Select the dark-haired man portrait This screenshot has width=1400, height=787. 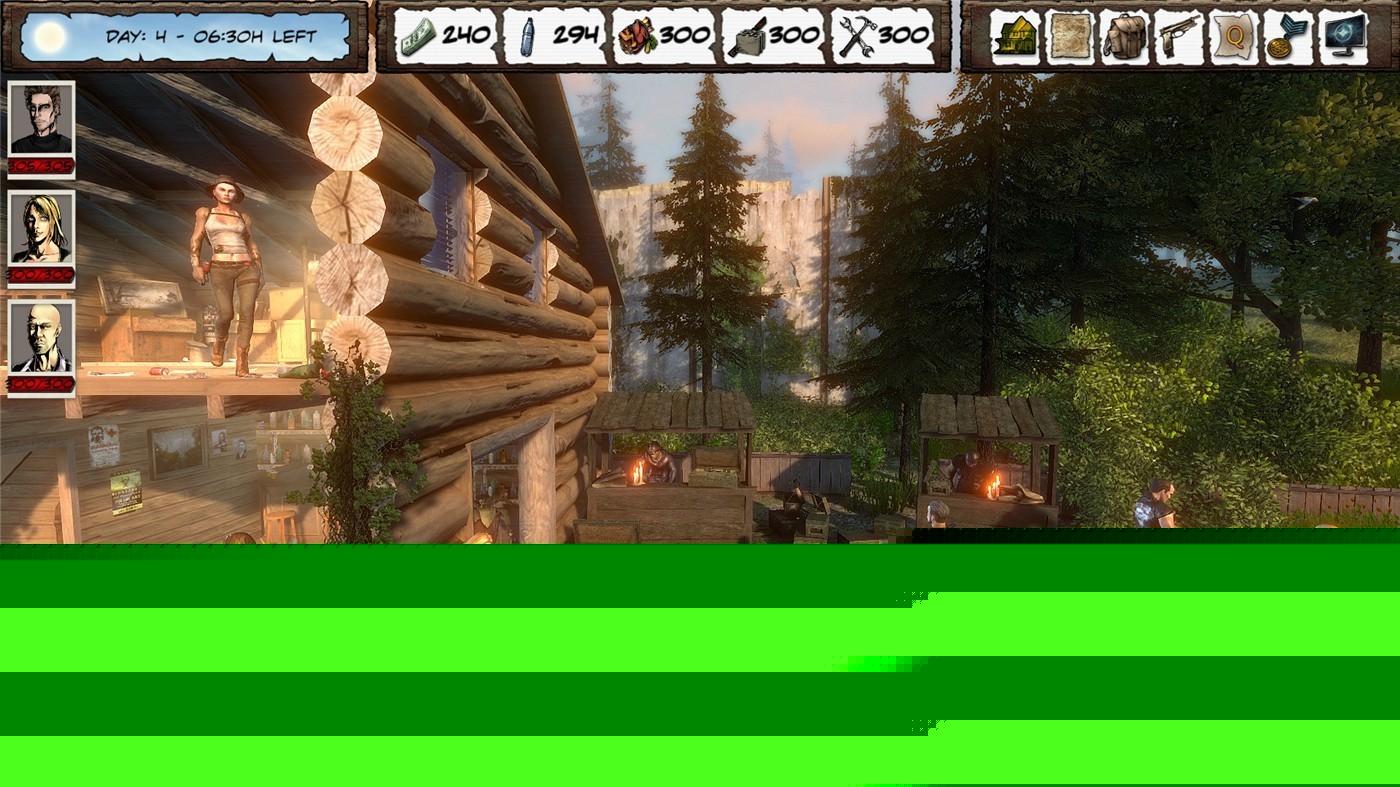42,119
